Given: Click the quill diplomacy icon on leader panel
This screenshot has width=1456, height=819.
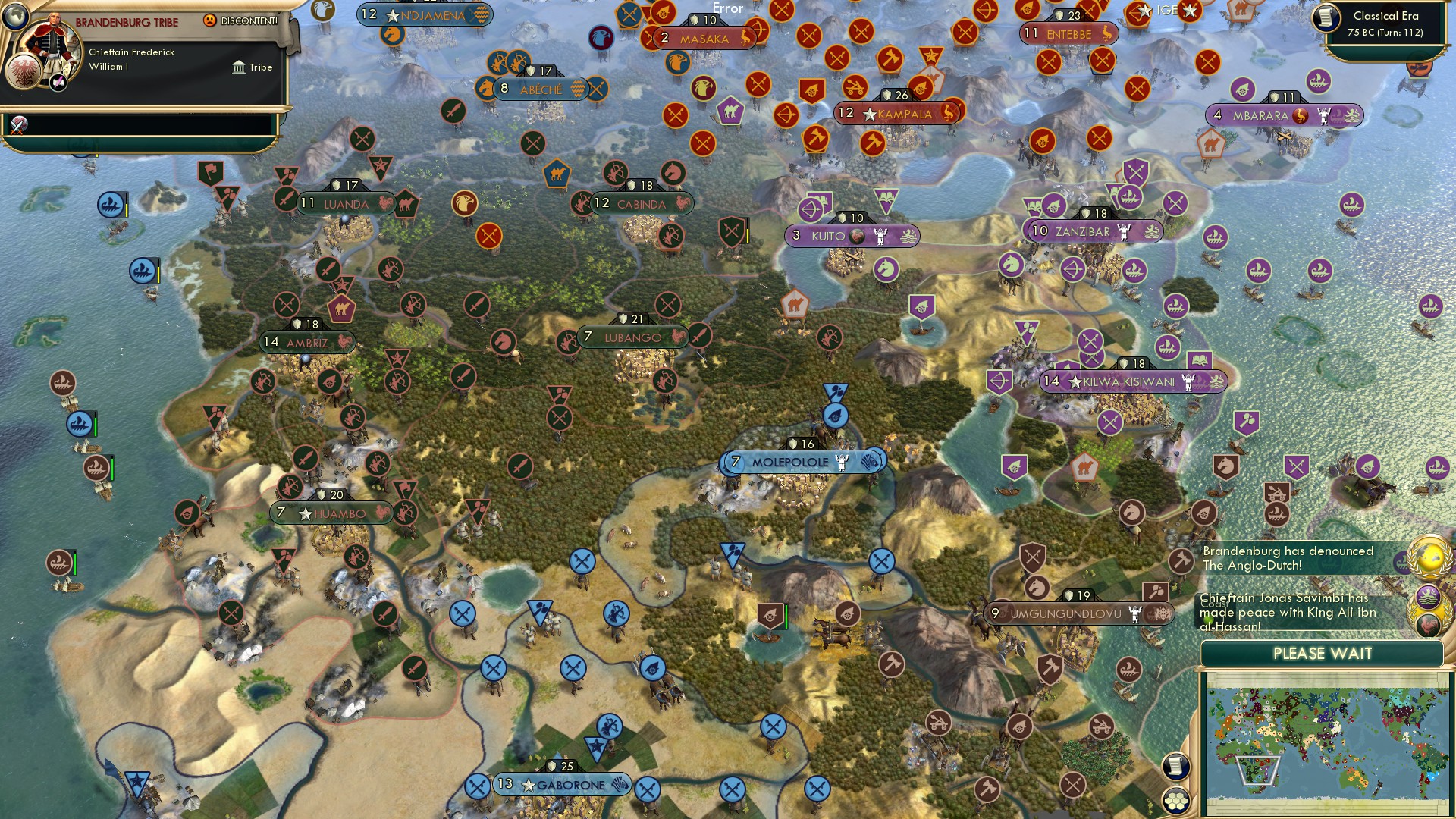Looking at the screenshot, I should [x=57, y=81].
